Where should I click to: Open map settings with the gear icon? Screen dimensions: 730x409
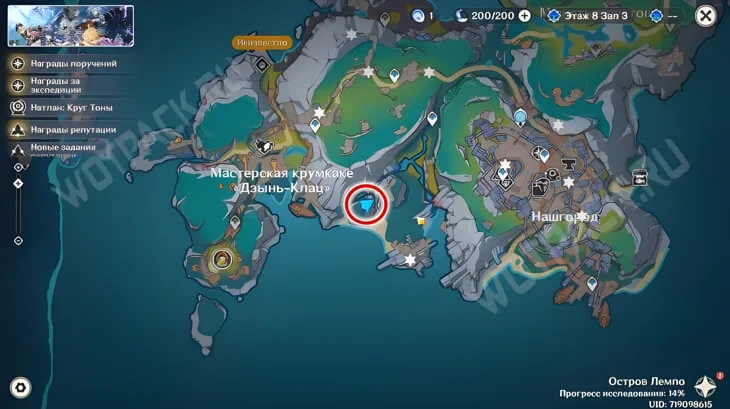(20, 388)
